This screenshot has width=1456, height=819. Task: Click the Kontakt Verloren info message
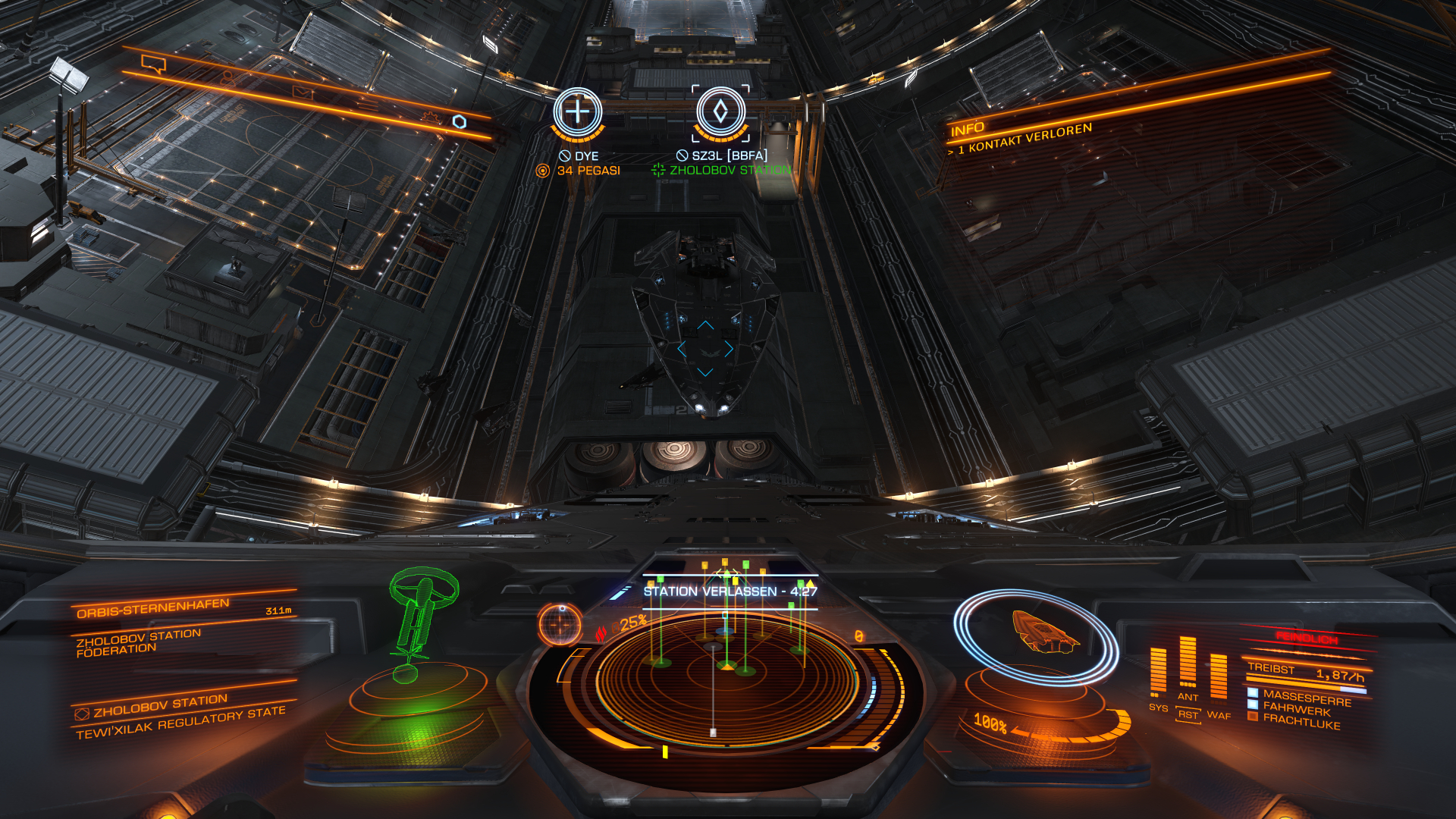pyautogui.click(x=1024, y=139)
